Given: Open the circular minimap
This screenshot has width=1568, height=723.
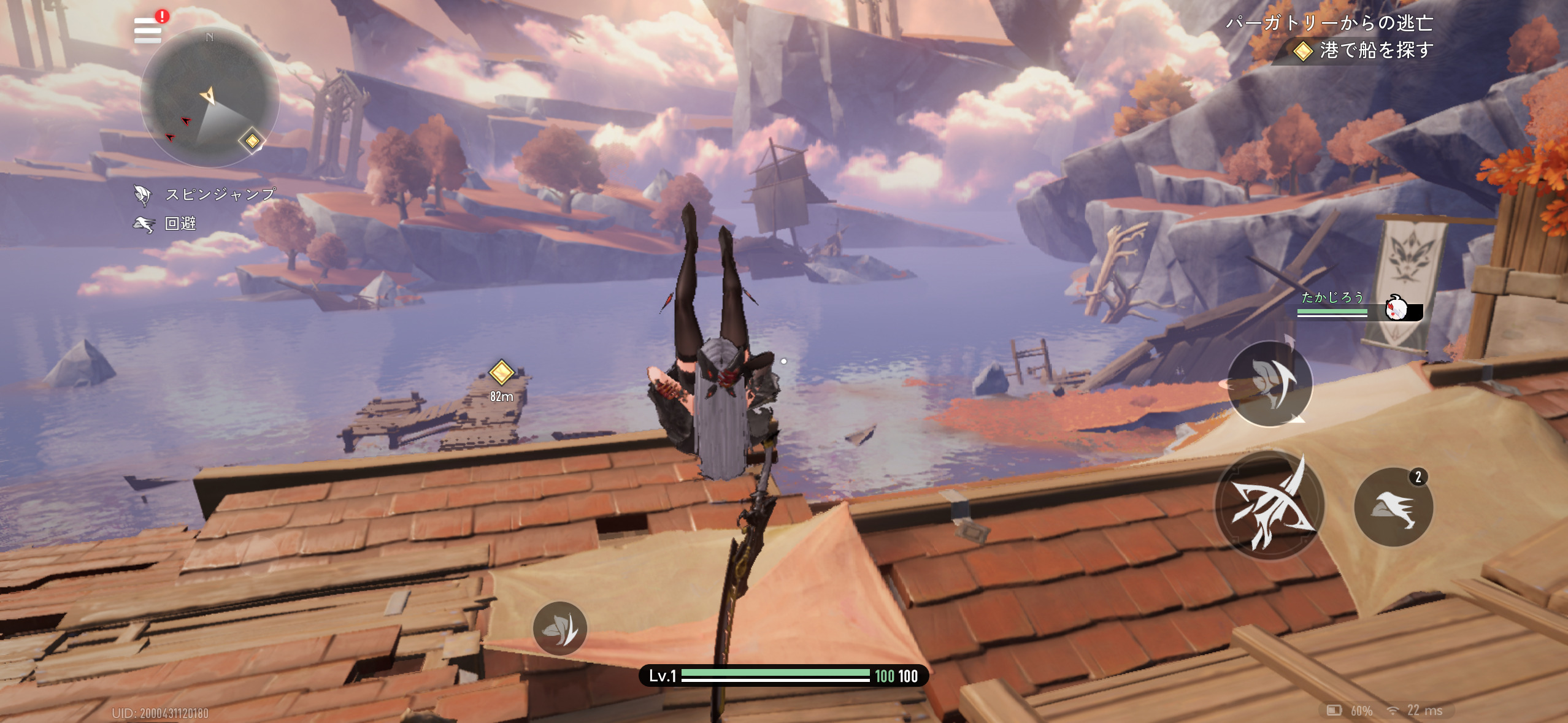Looking at the screenshot, I should tap(210, 98).
